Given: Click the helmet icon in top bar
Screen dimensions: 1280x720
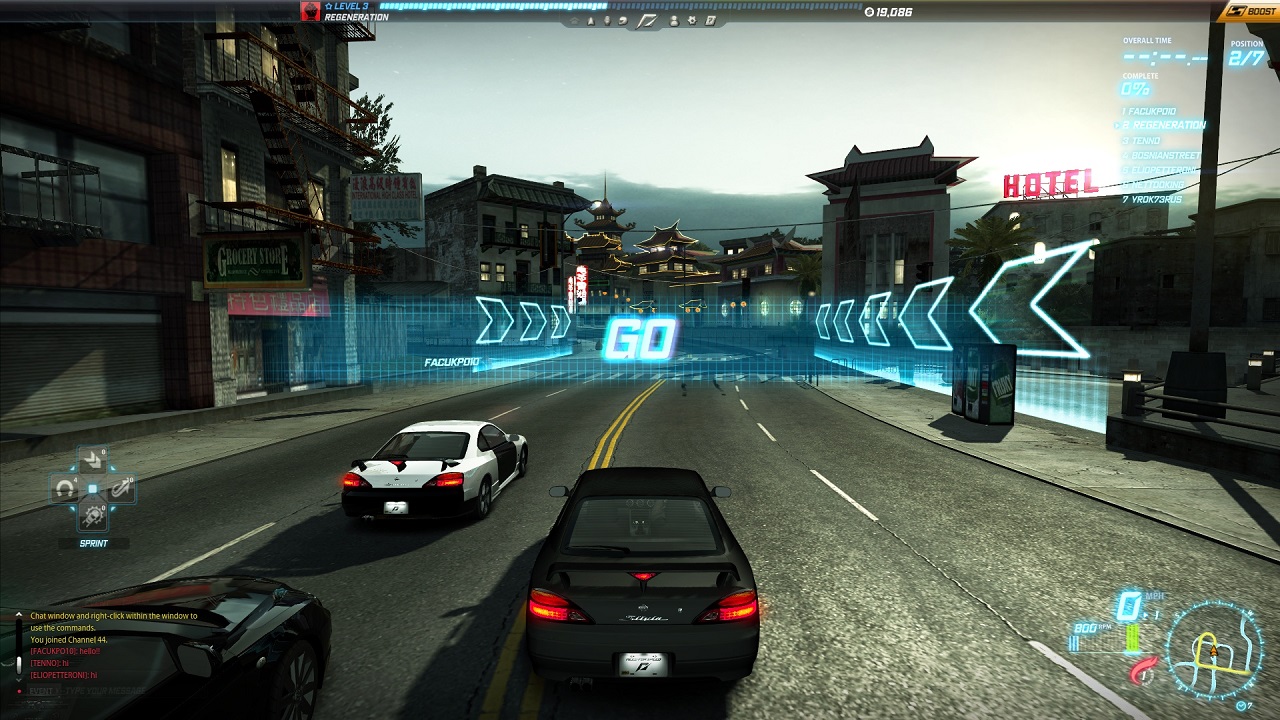Looking at the screenshot, I should (621, 20).
